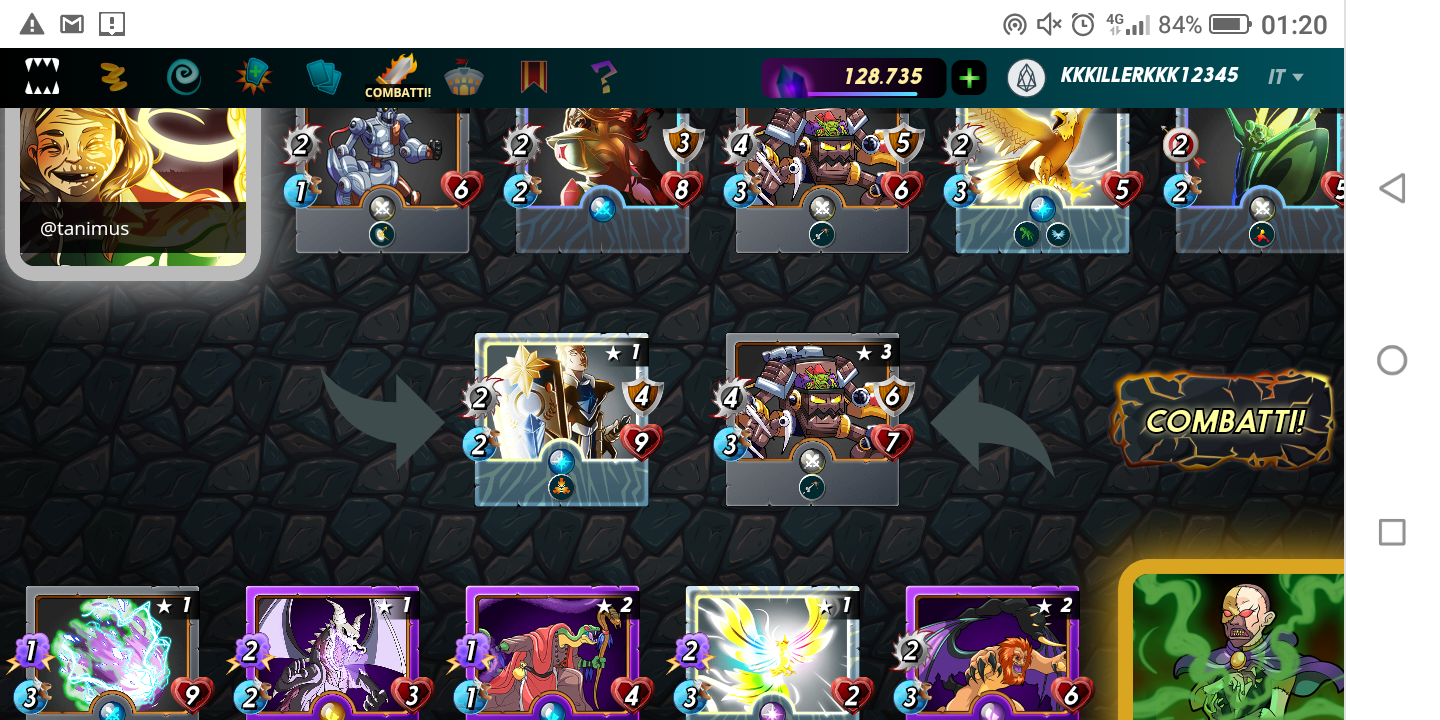Open the green-cross card burst icon
The width and height of the screenshot is (1440, 720).
254,77
